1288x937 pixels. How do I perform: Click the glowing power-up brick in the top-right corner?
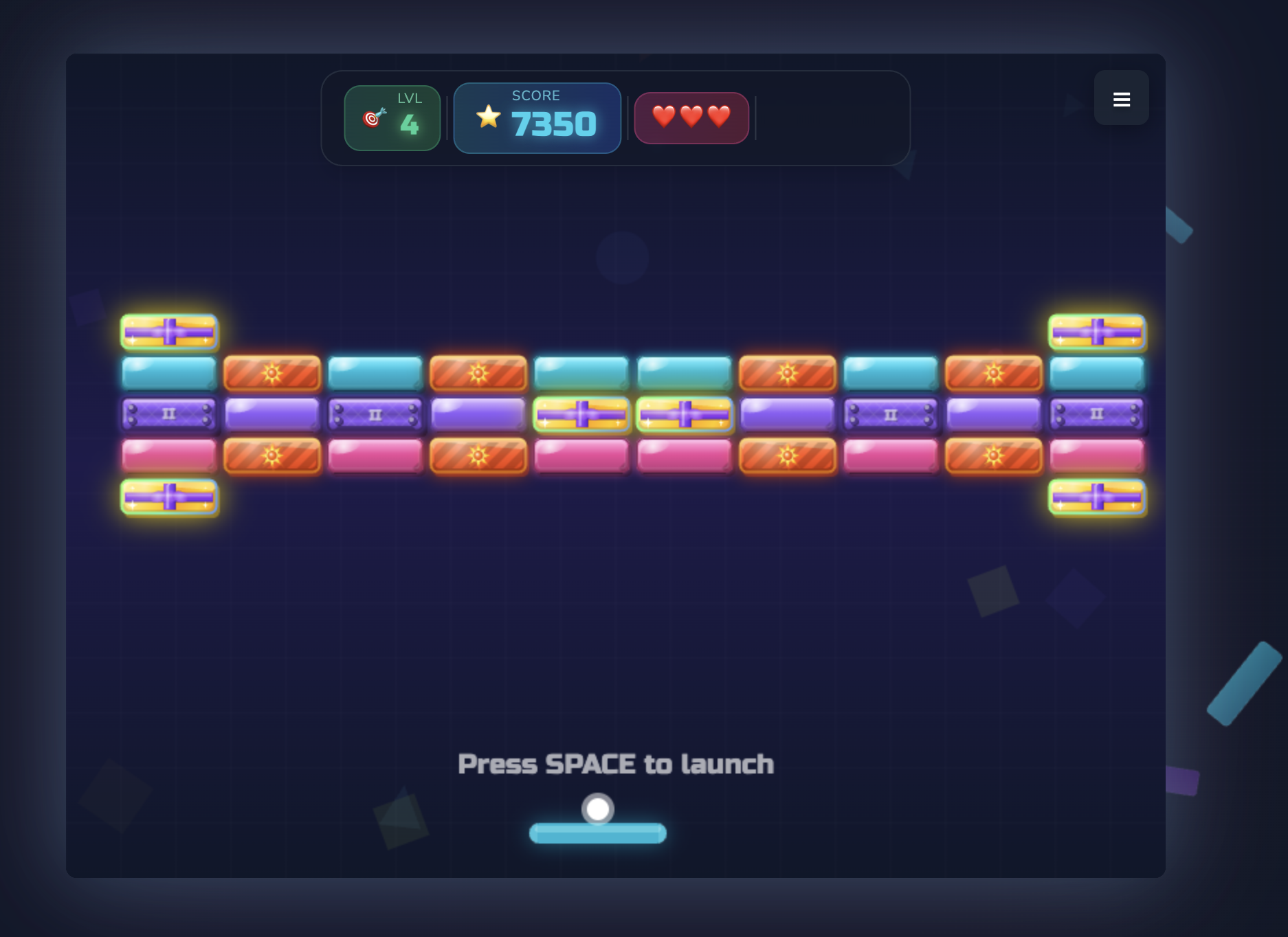1096,332
